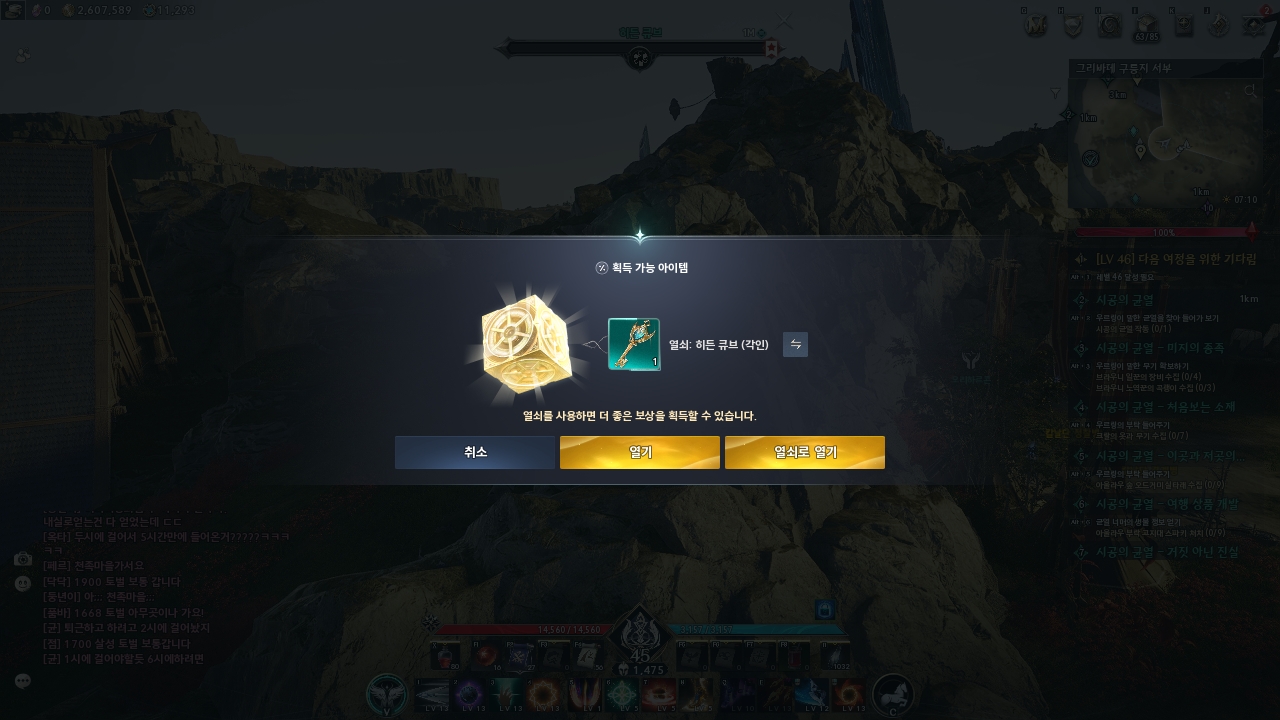Choose 열쇠로 열기 to open with a key

pyautogui.click(x=804, y=452)
